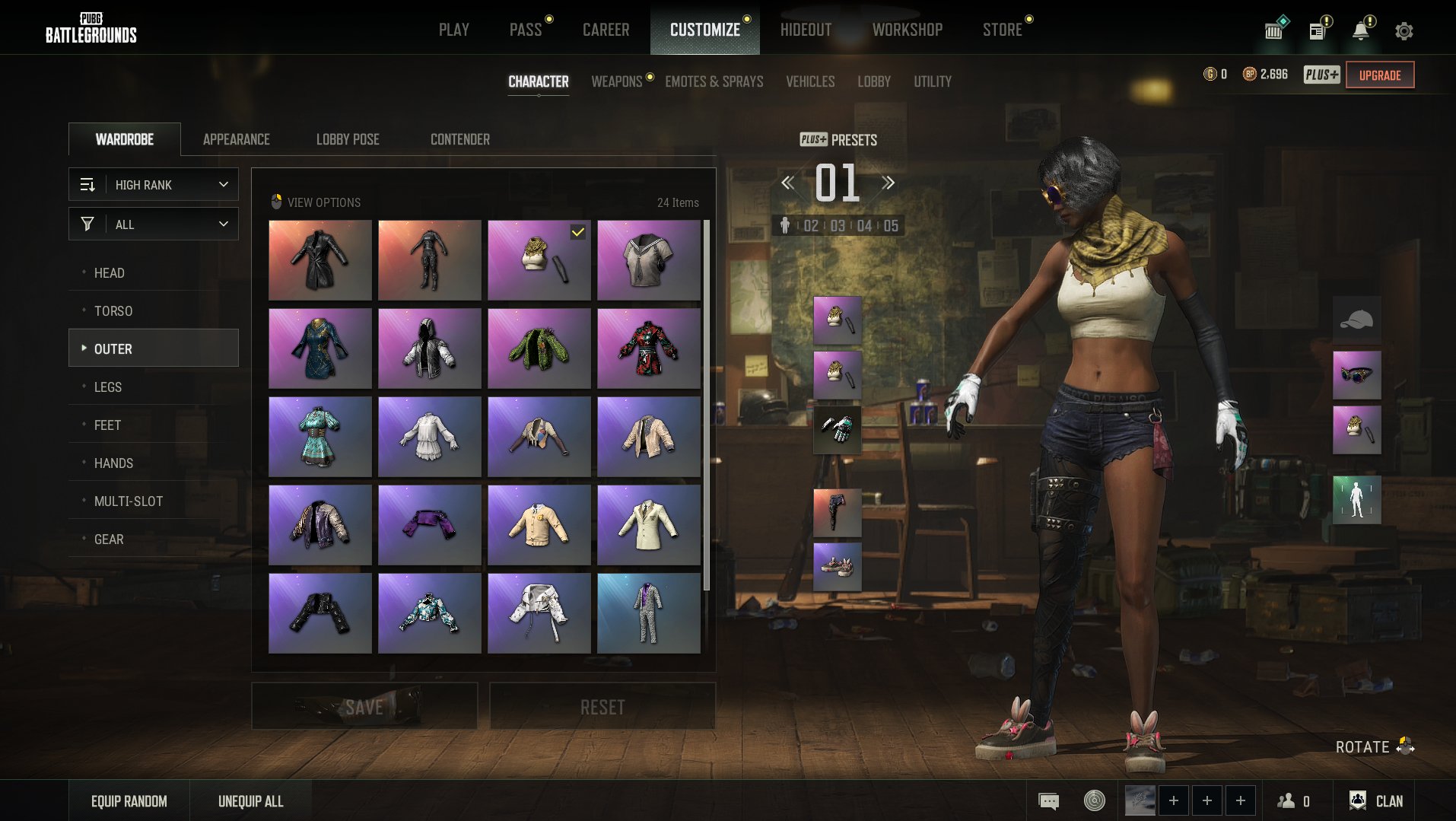Select the LOBBY POSE tab

[x=348, y=139]
